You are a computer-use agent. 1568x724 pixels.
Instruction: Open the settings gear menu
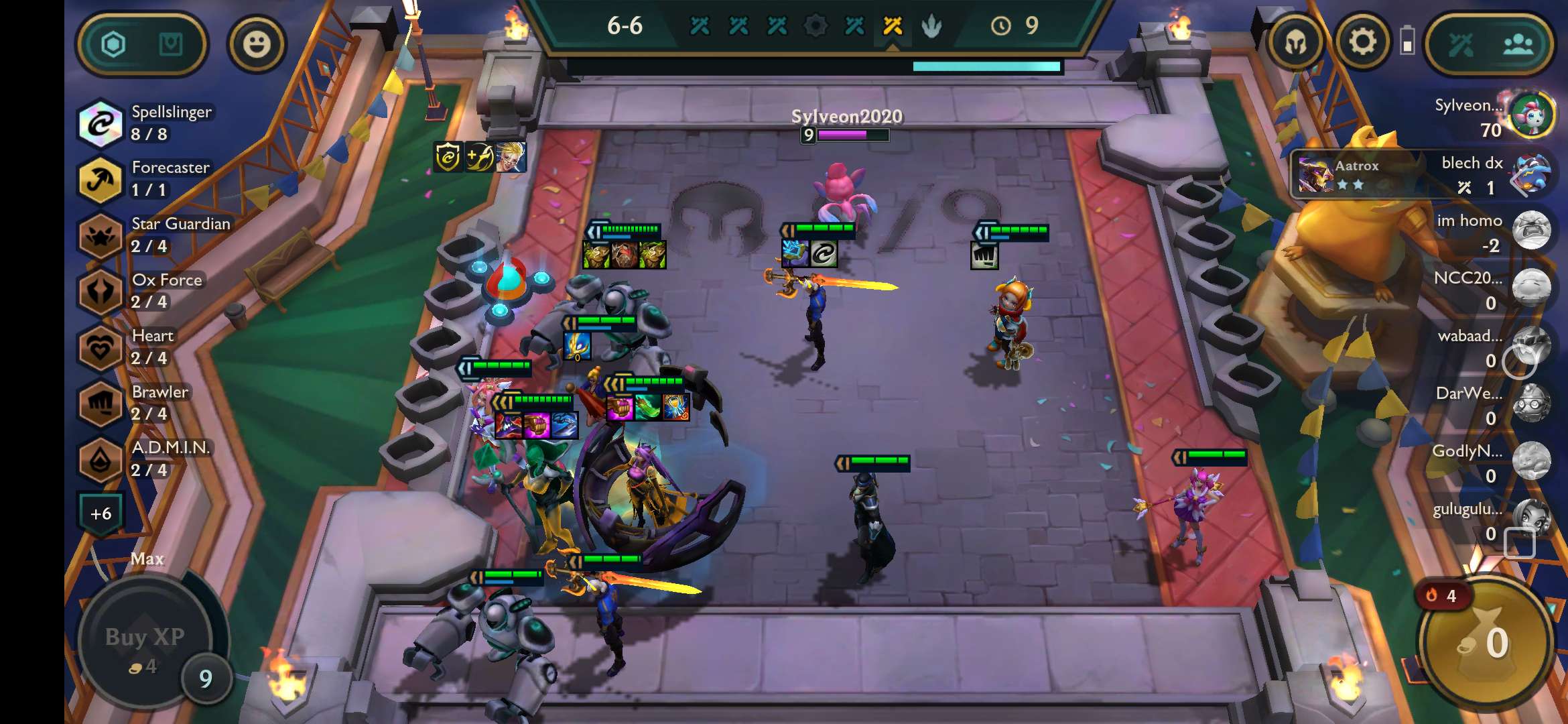(1362, 43)
